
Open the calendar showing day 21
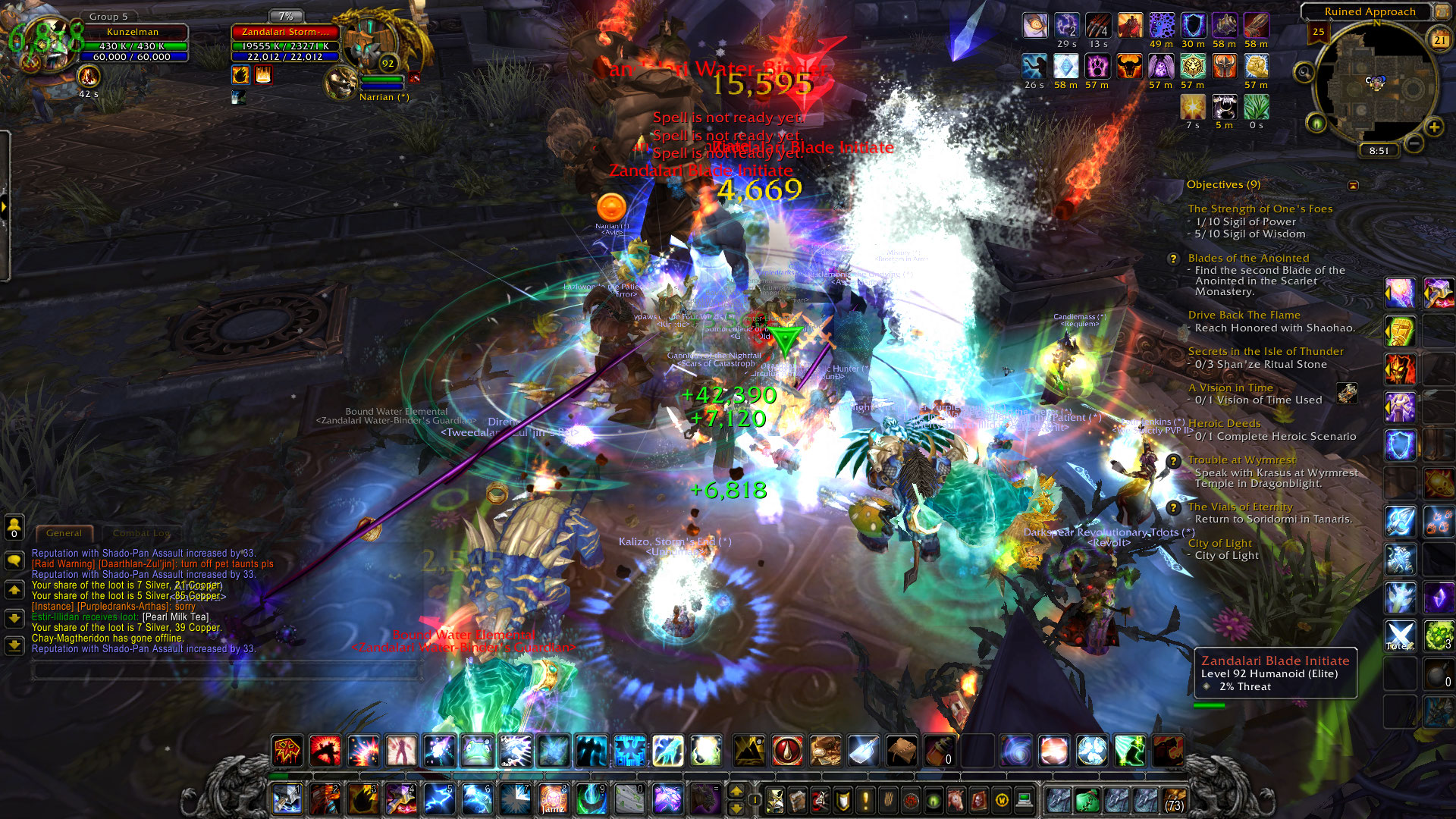(1439, 40)
